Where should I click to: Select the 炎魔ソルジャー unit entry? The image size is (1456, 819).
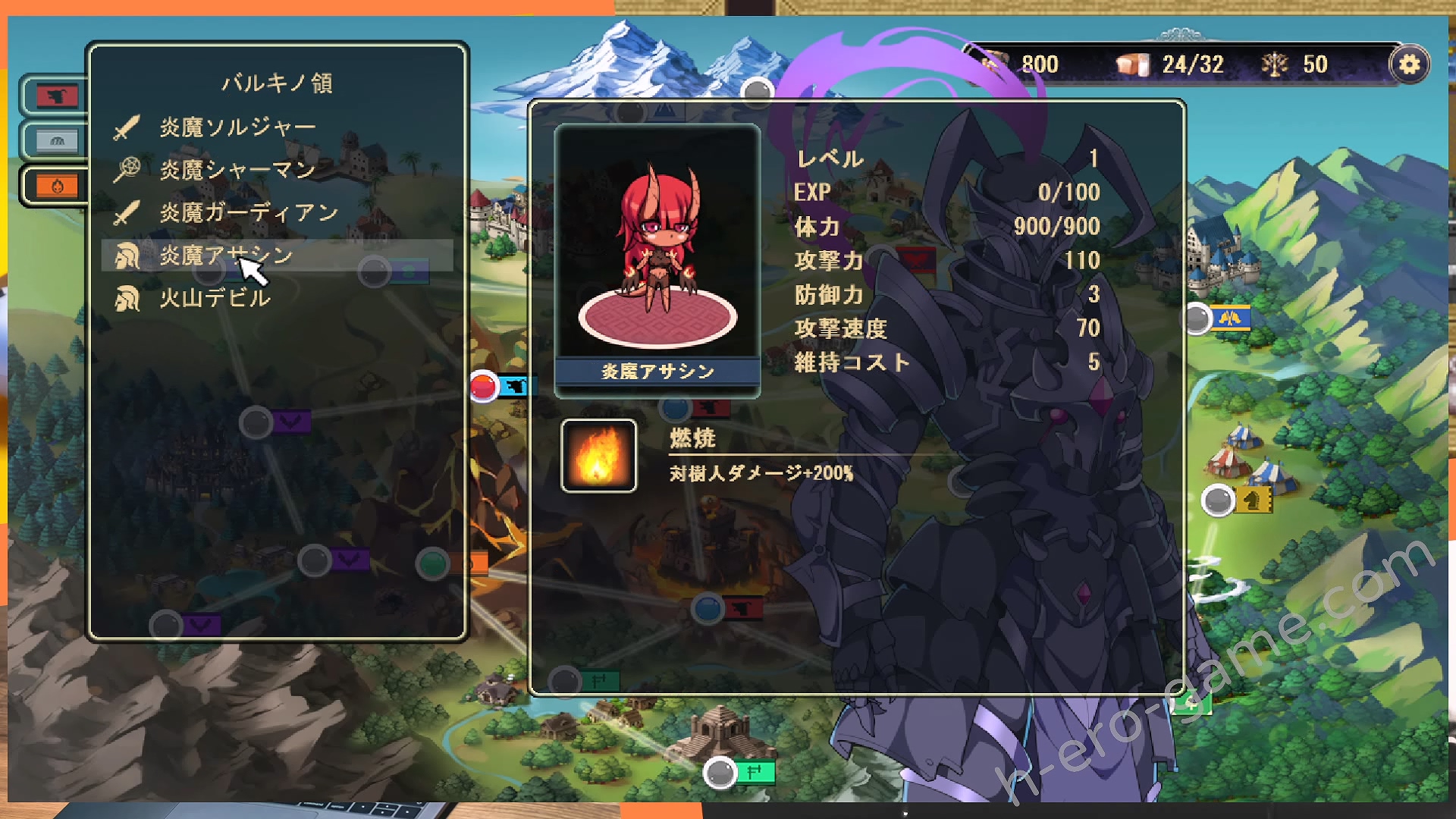tap(237, 127)
